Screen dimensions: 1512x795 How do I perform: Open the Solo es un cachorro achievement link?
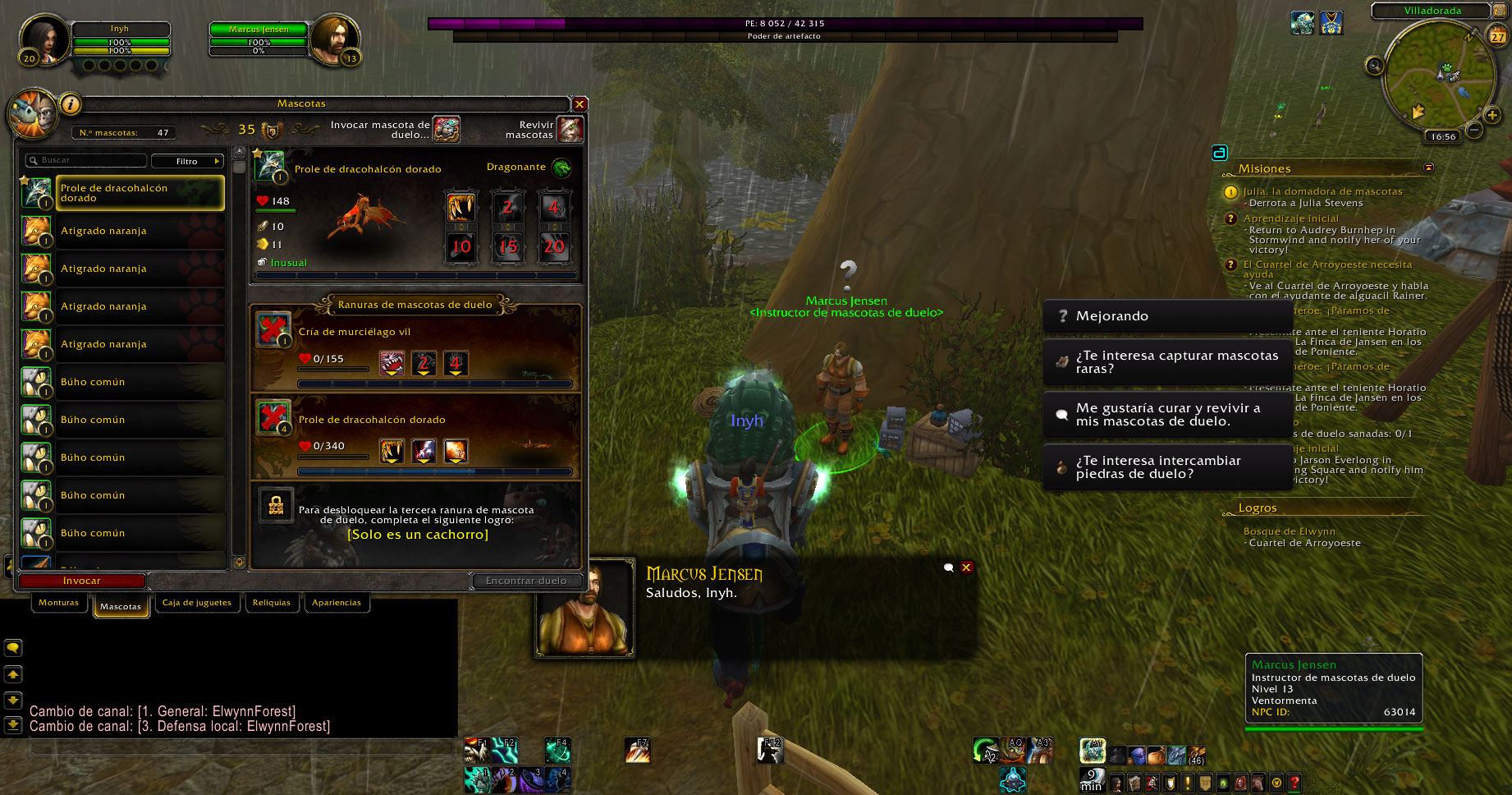[418, 535]
